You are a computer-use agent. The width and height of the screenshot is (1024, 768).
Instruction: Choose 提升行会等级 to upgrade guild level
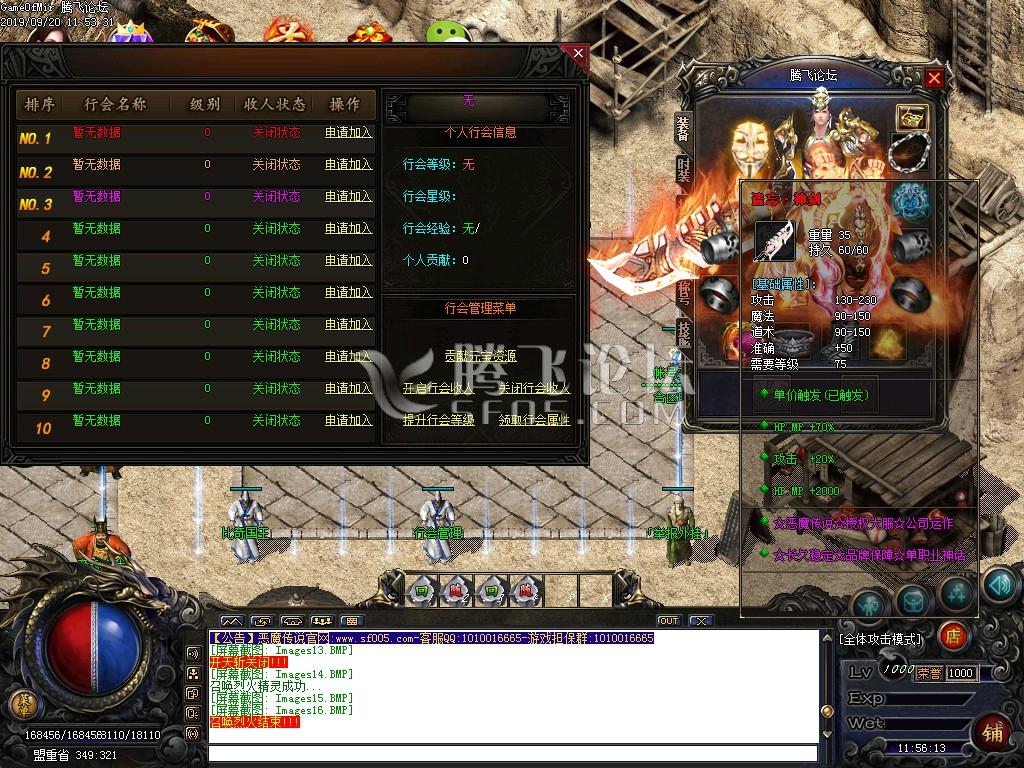pos(438,420)
